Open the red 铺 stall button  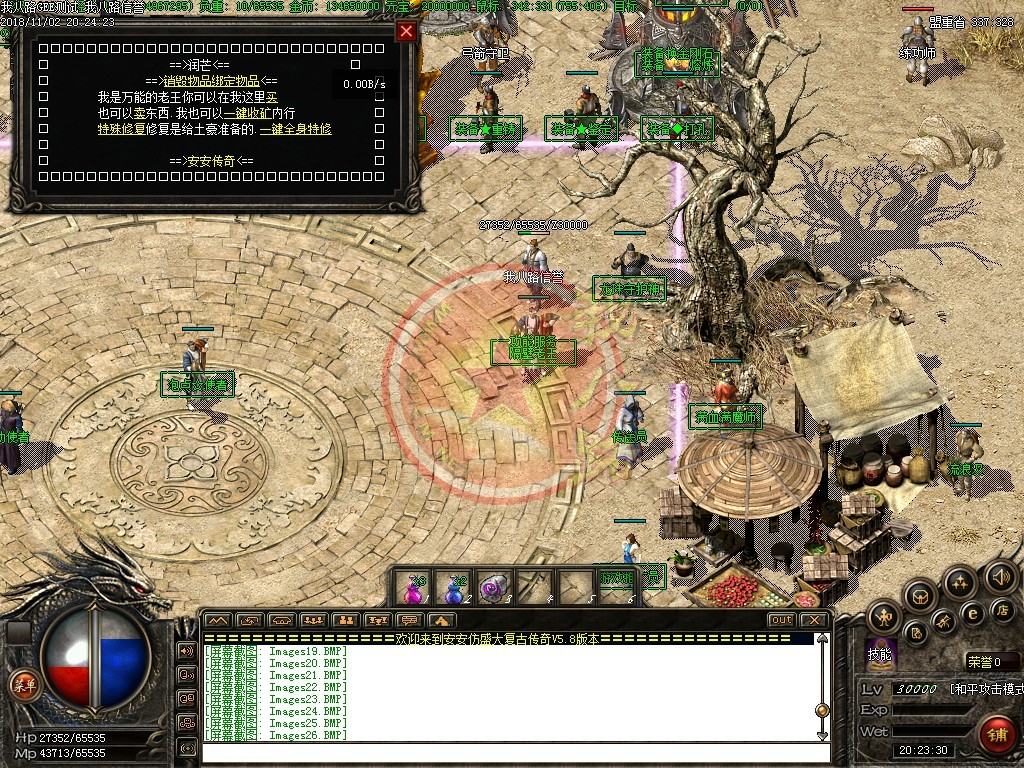point(997,734)
